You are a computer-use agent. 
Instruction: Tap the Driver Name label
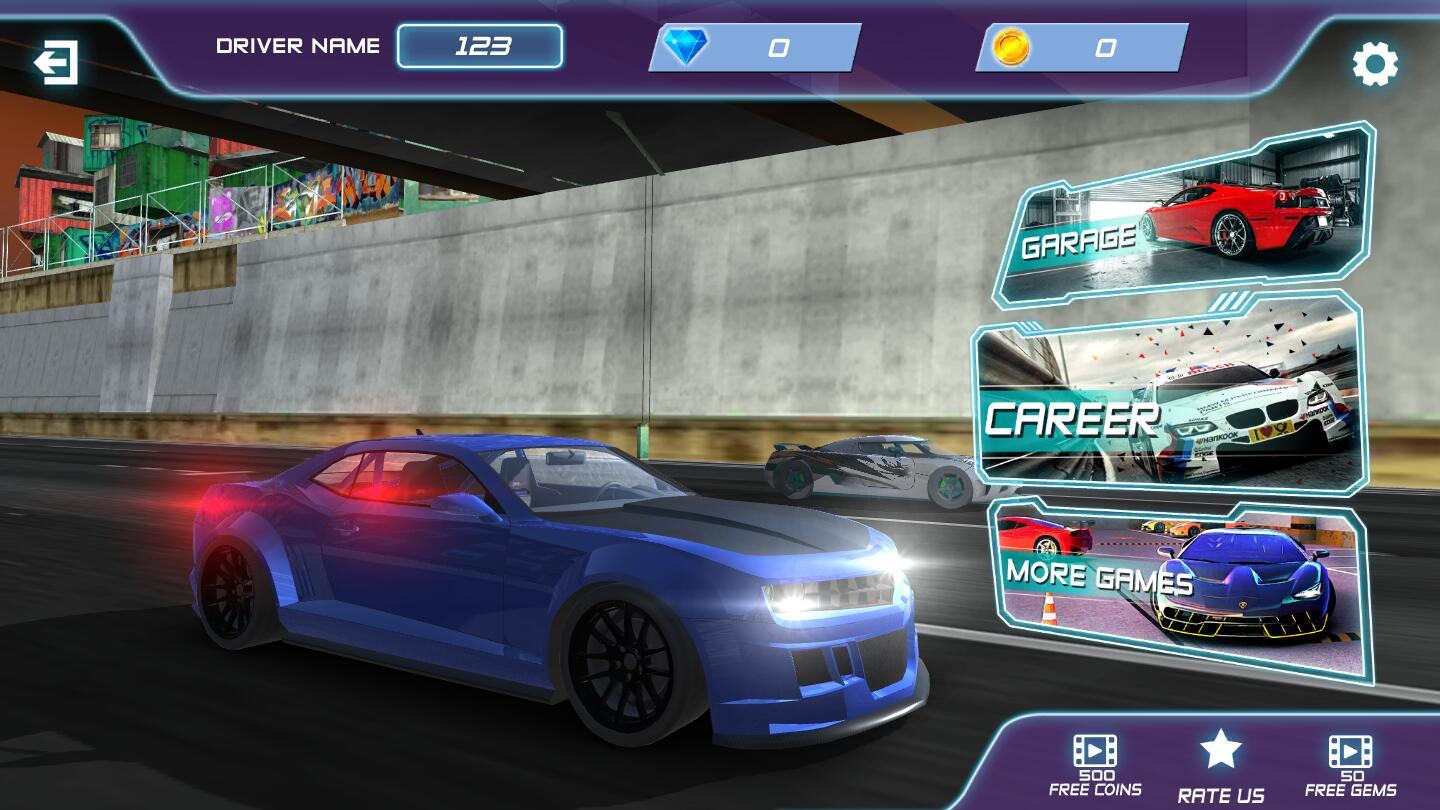pyautogui.click(x=295, y=44)
